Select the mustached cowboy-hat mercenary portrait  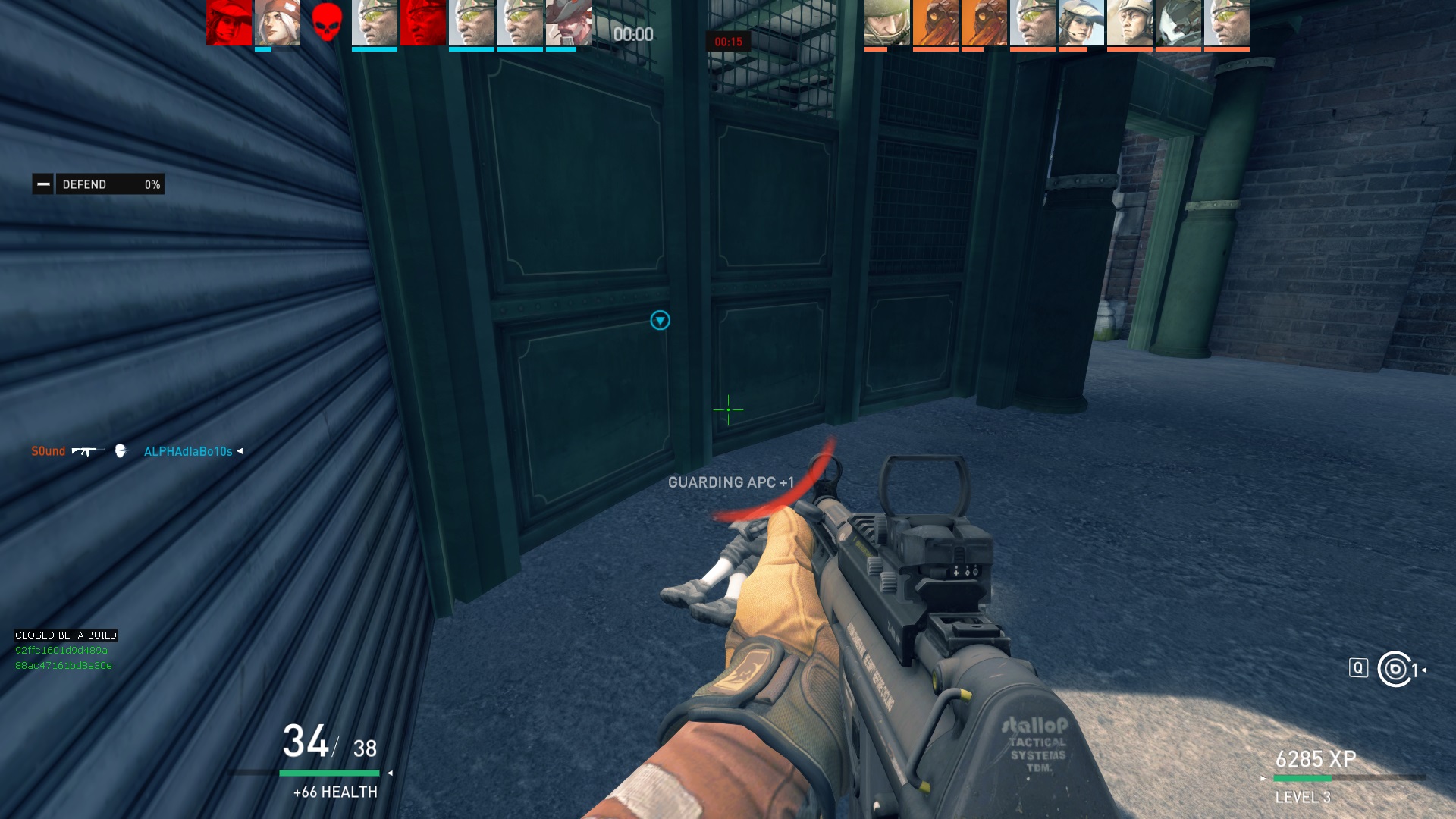568,24
